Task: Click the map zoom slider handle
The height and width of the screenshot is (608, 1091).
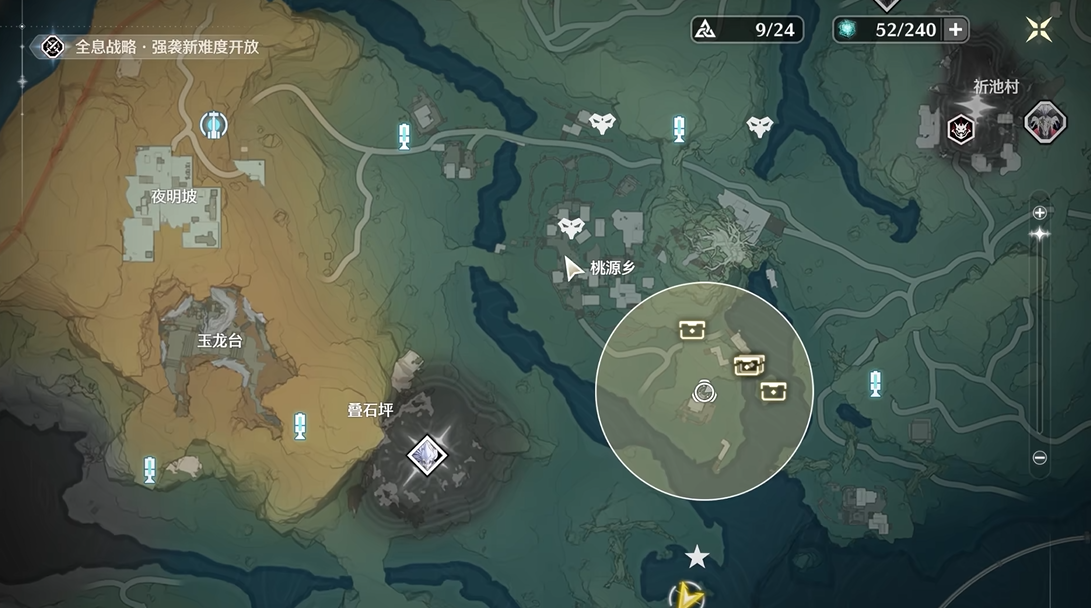Action: click(x=1040, y=234)
